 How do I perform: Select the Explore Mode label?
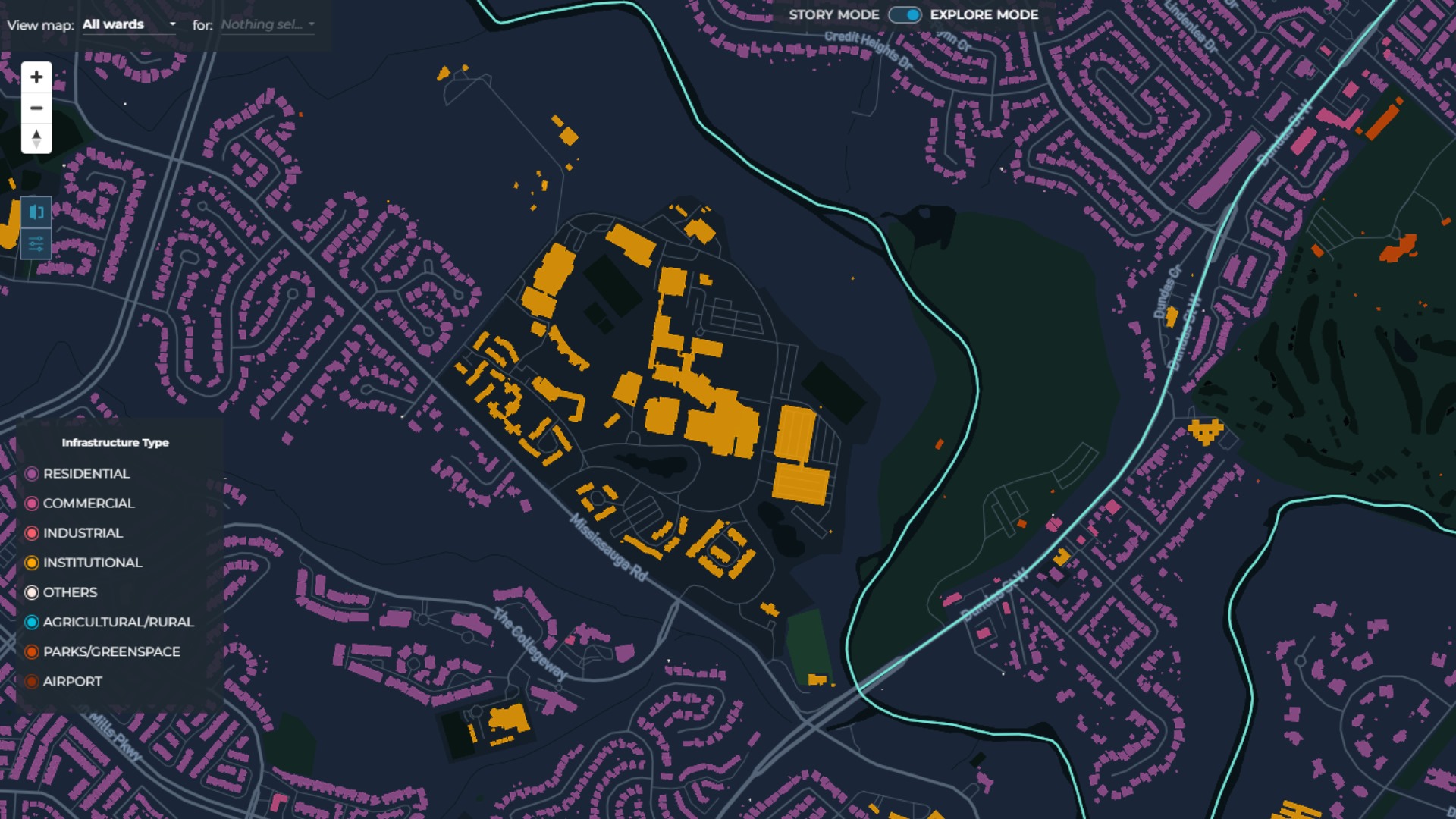[984, 15]
